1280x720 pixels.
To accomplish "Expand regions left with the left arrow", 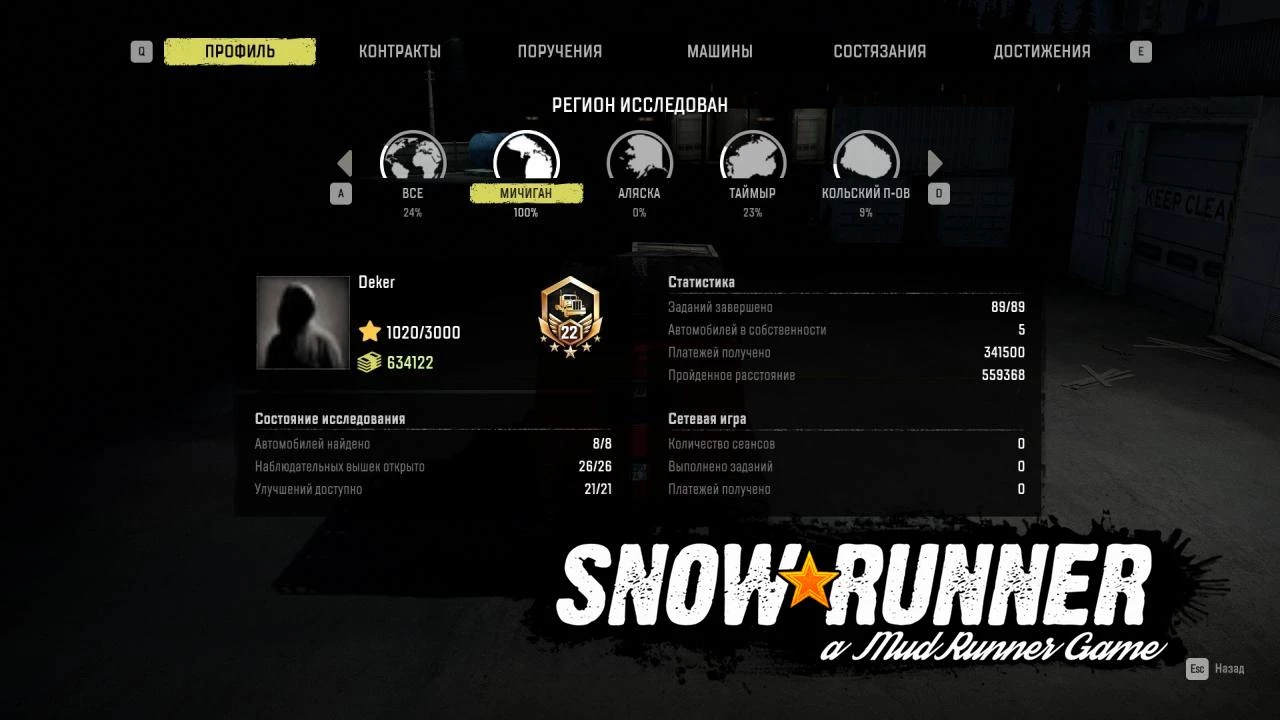I will pos(345,162).
